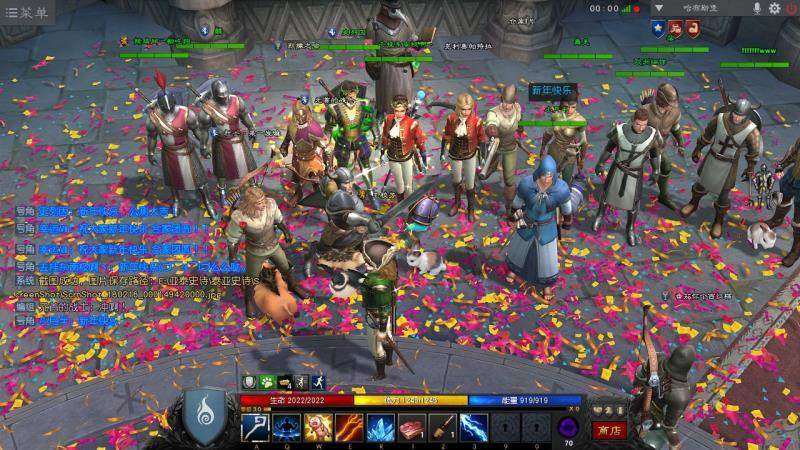Toggle the green paw pet icon
The image size is (800, 450).
pyautogui.click(x=268, y=382)
